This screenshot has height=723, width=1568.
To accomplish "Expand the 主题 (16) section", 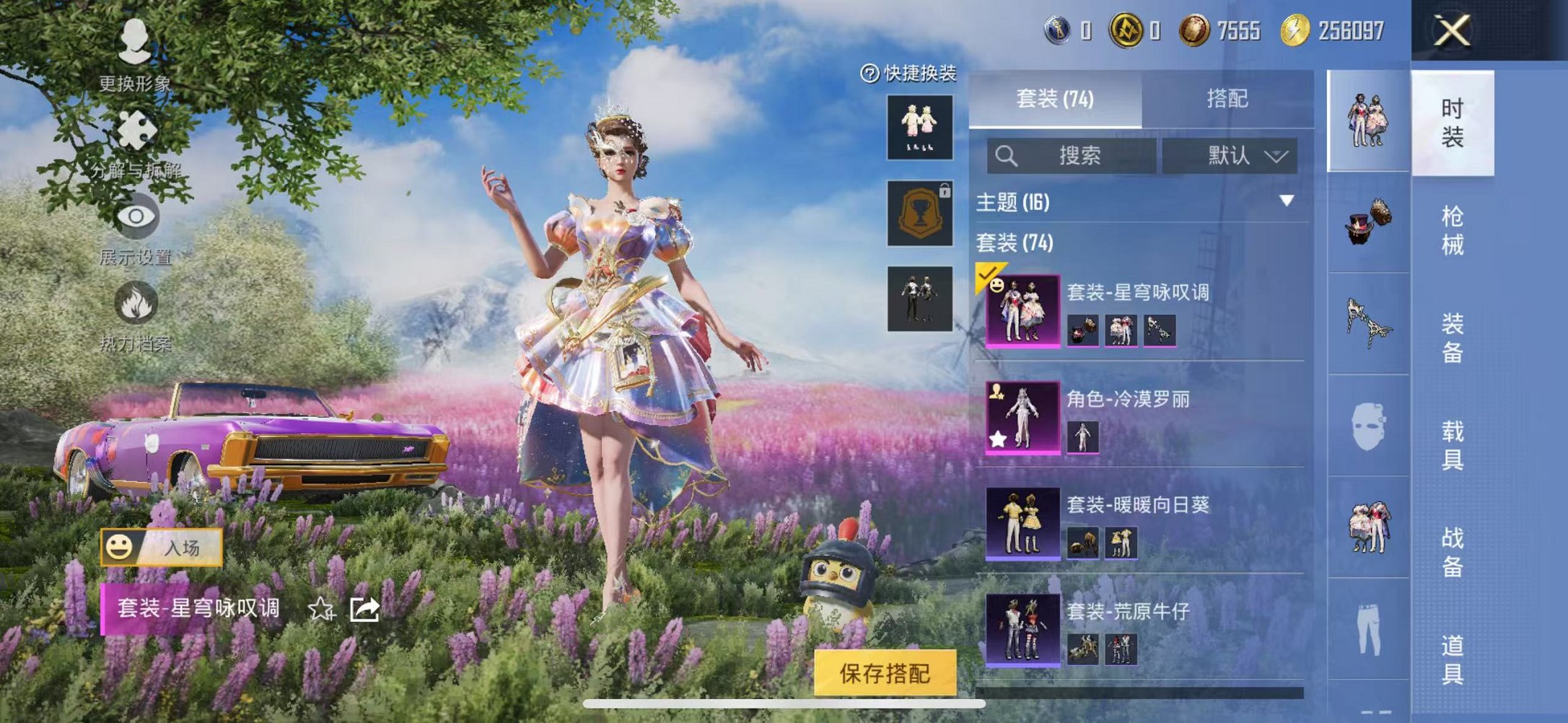I will (1286, 201).
